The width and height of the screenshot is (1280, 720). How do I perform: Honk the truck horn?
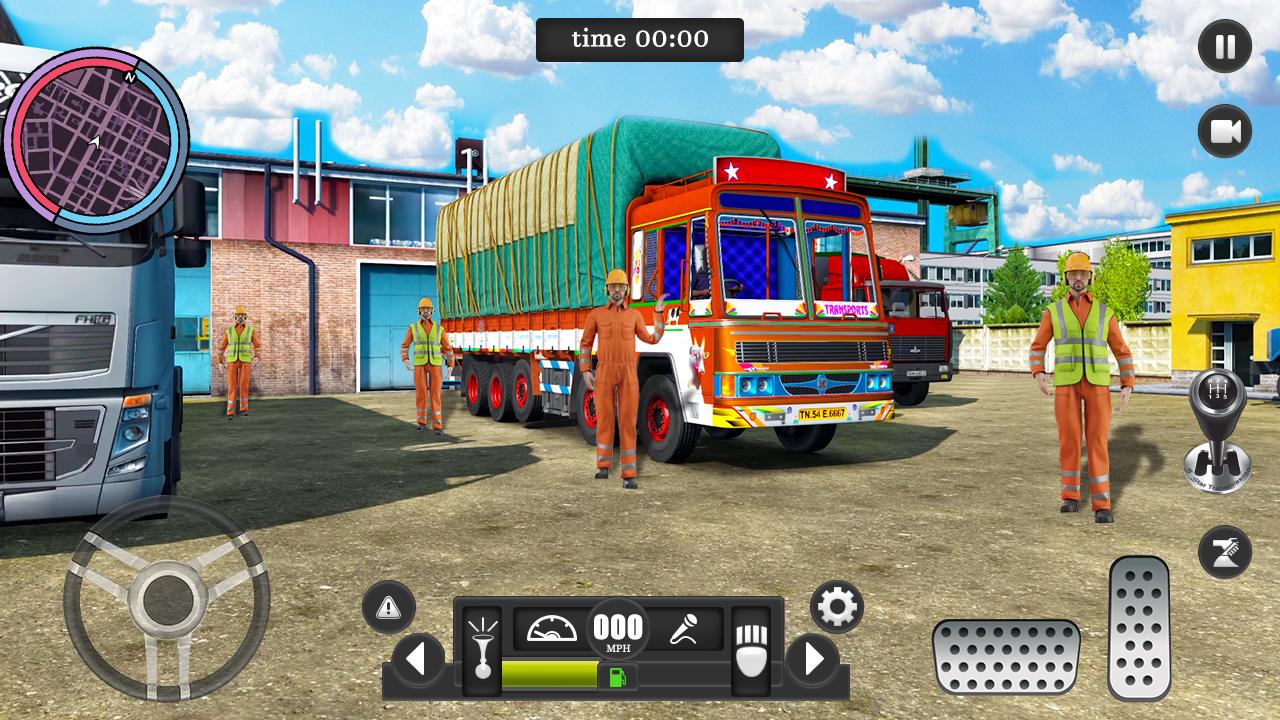pyautogui.click(x=483, y=650)
